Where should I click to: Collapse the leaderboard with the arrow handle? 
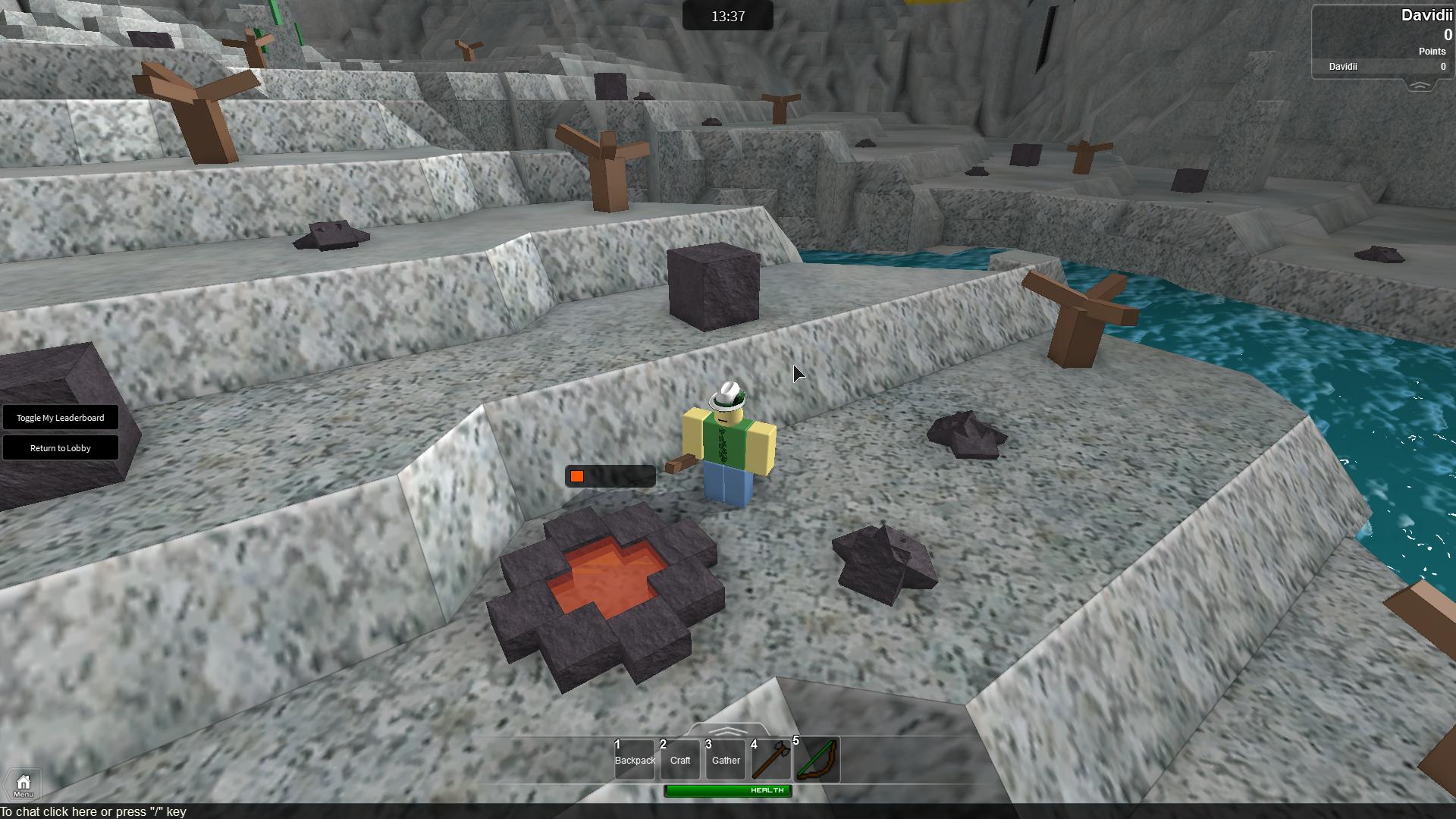pyautogui.click(x=1420, y=86)
